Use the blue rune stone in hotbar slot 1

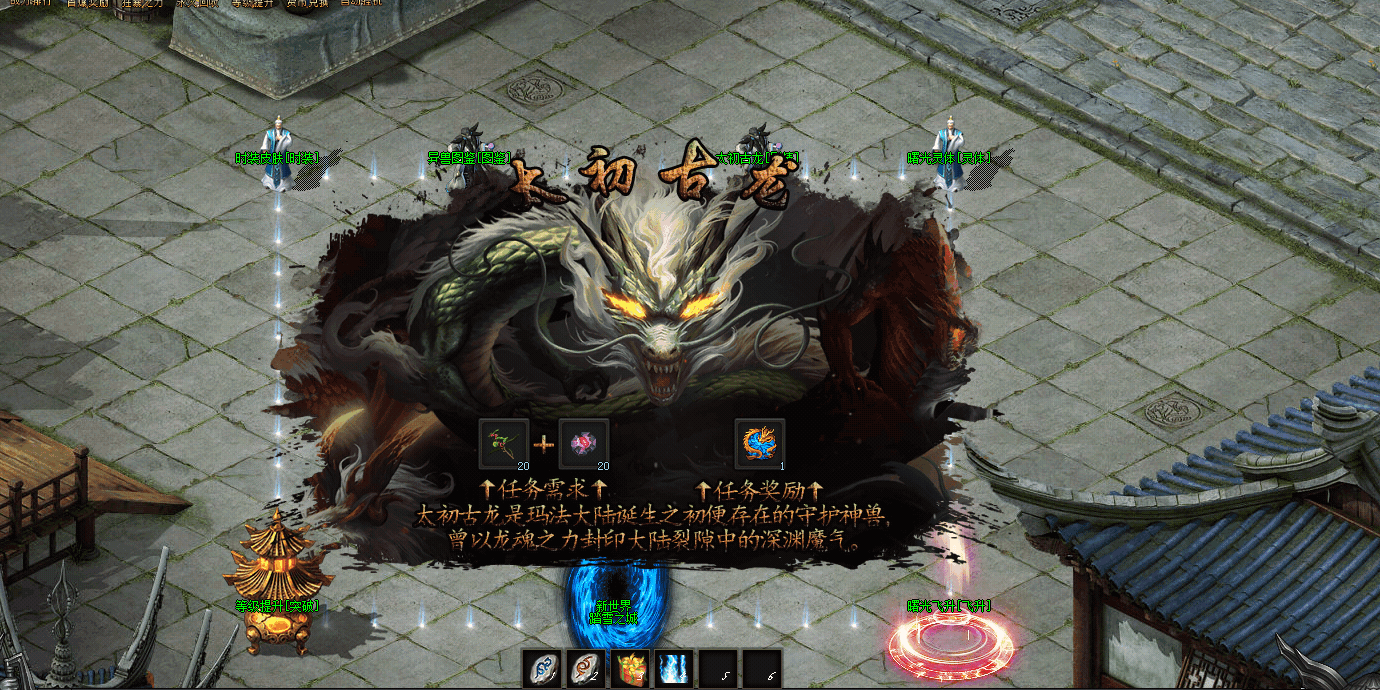(543, 668)
